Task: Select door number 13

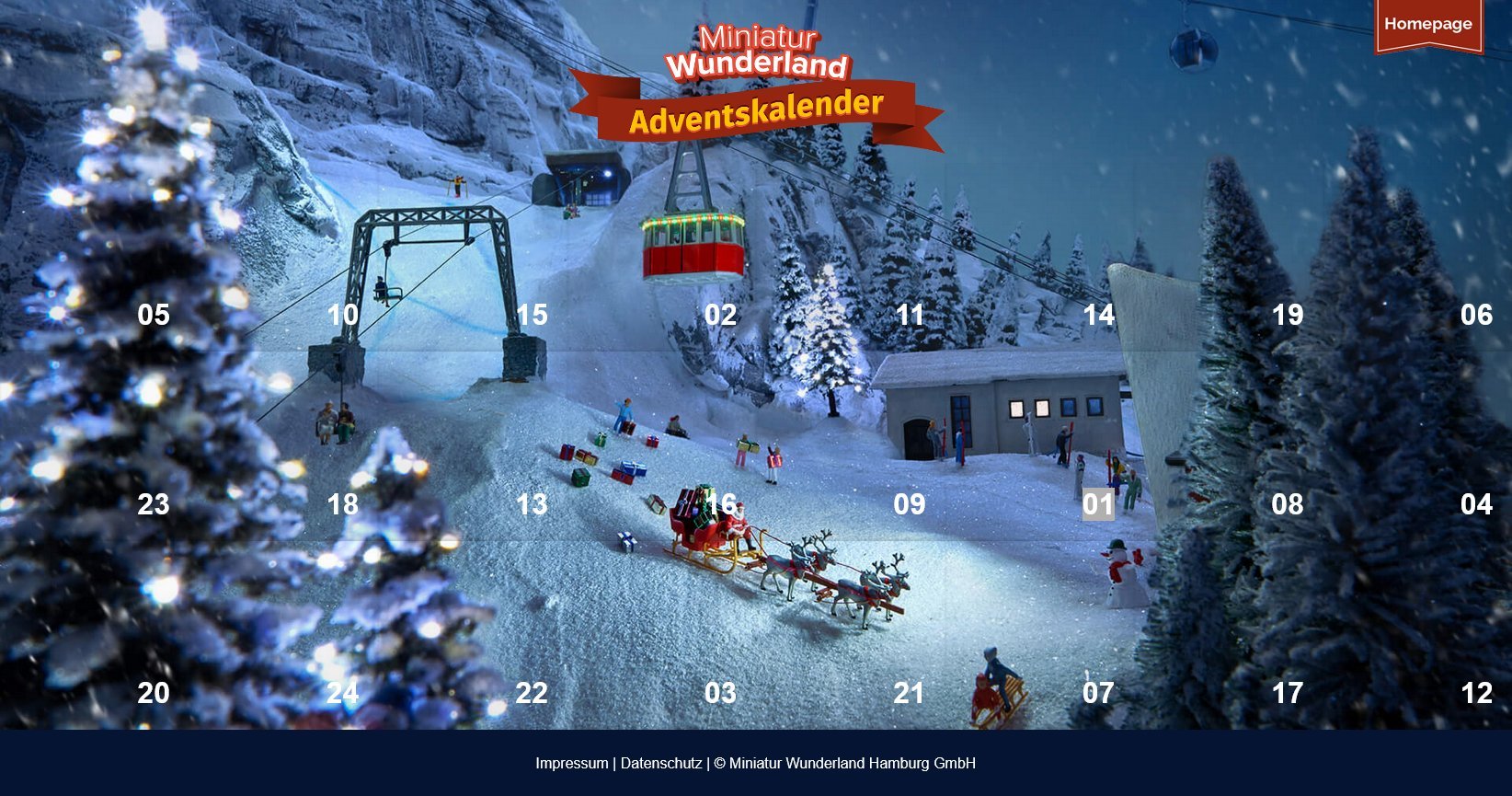Action: click(x=532, y=504)
